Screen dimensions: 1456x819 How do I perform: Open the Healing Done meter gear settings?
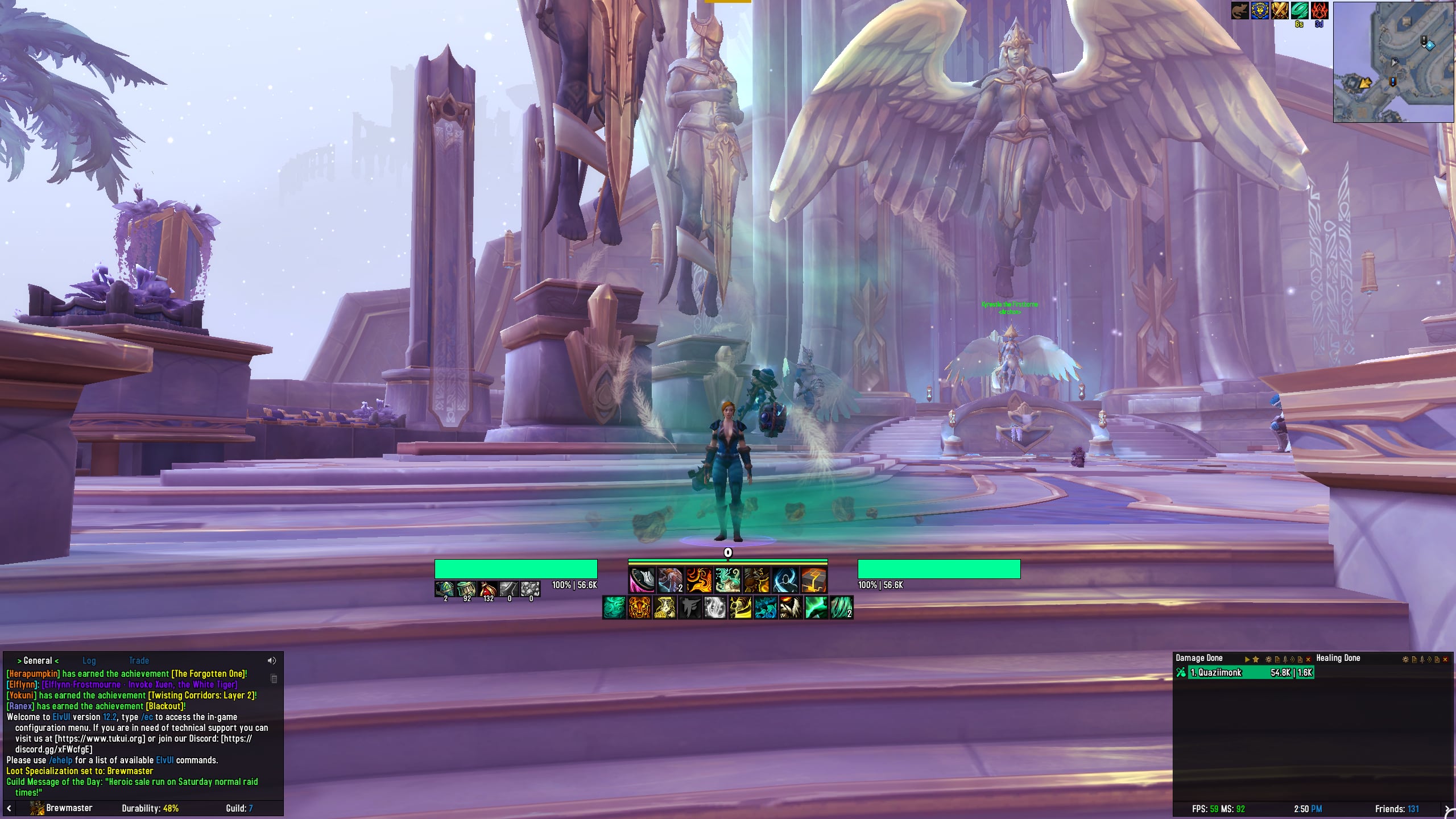(1405, 659)
